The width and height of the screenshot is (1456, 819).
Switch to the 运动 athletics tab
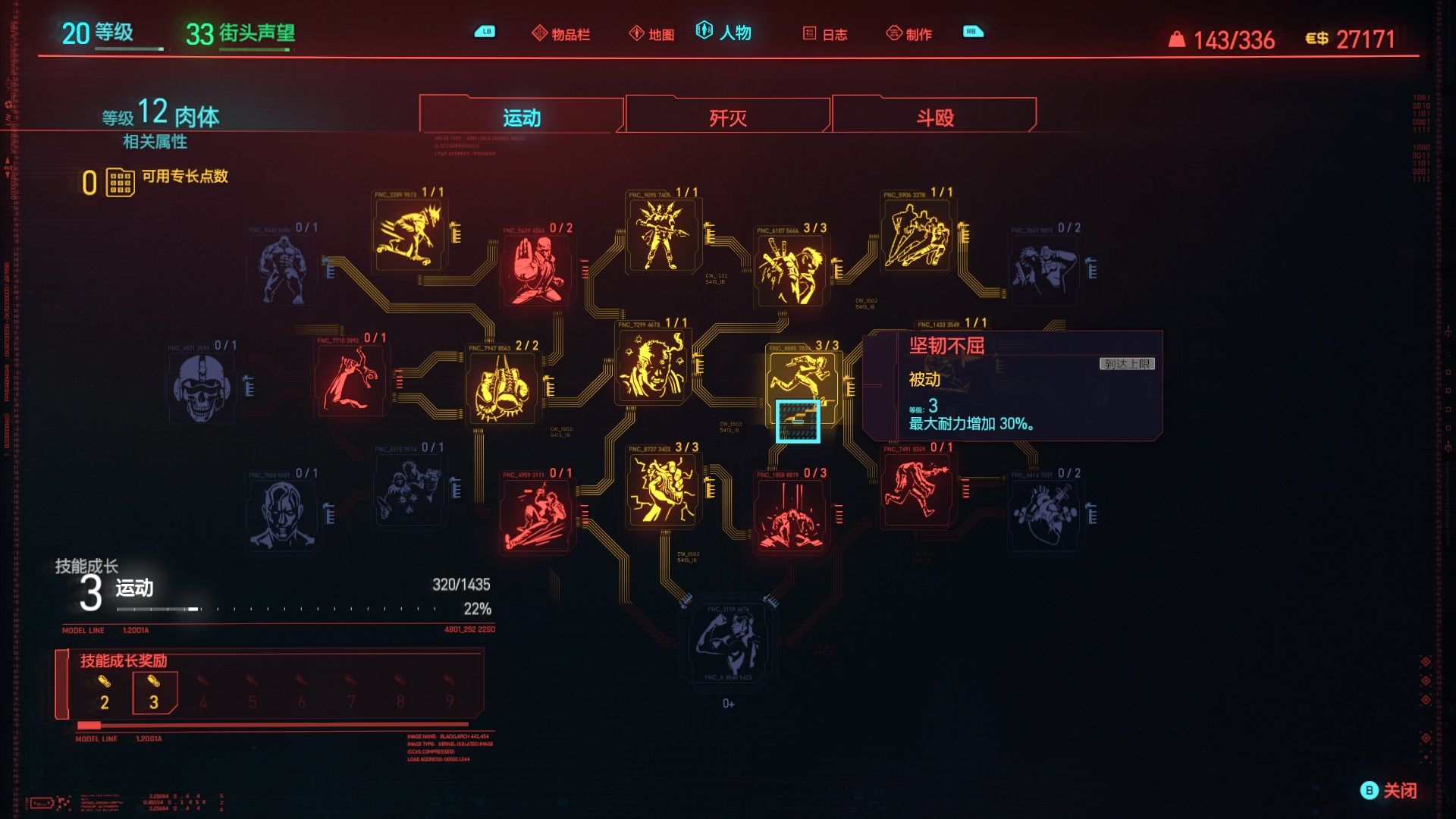click(522, 118)
